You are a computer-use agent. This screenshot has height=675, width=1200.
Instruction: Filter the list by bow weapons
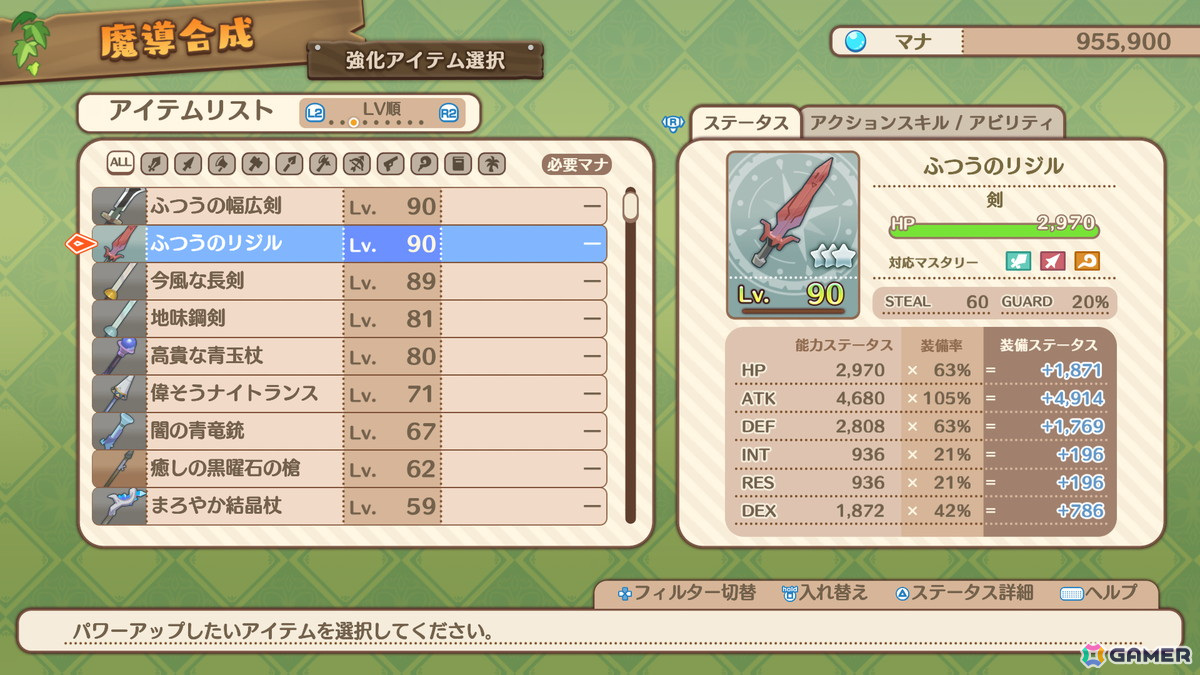click(357, 163)
